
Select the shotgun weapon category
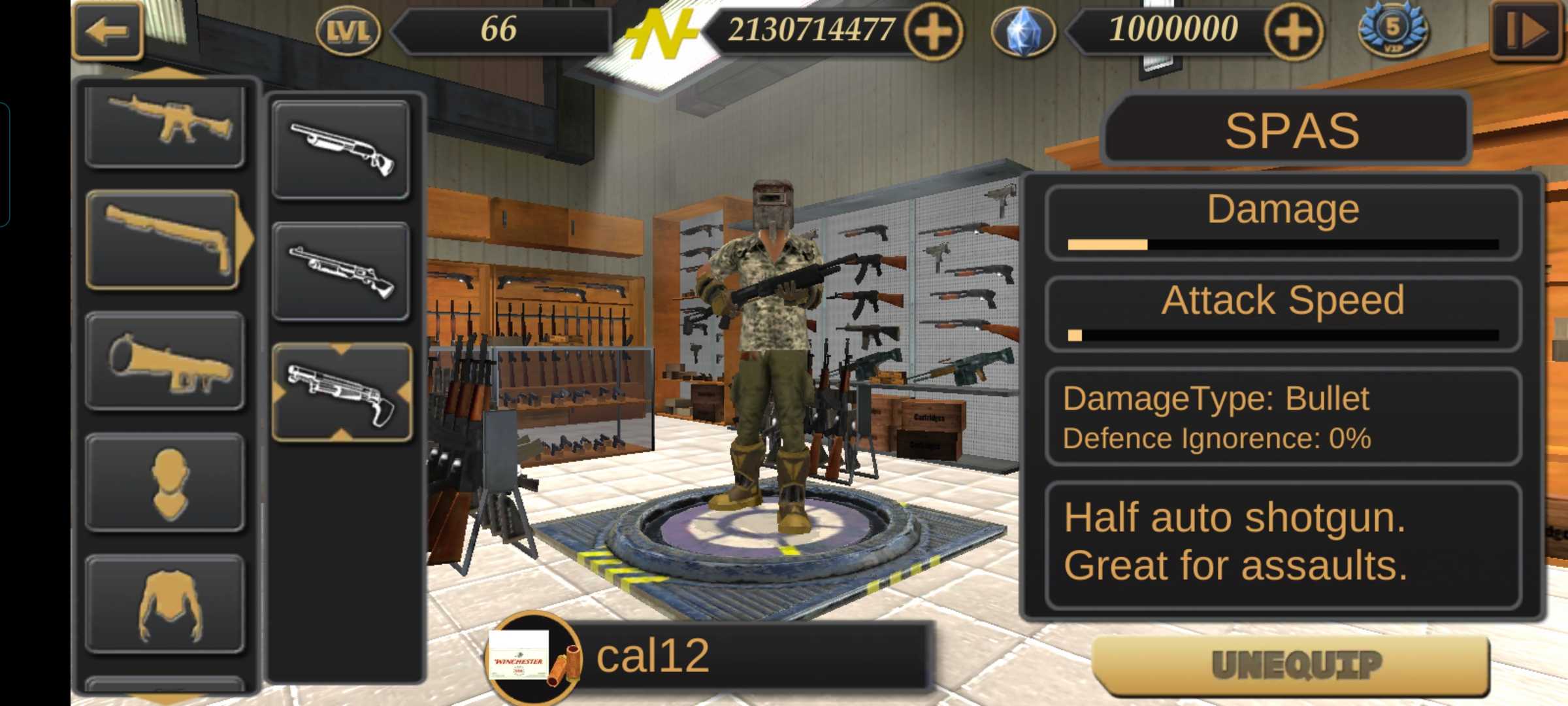click(165, 240)
